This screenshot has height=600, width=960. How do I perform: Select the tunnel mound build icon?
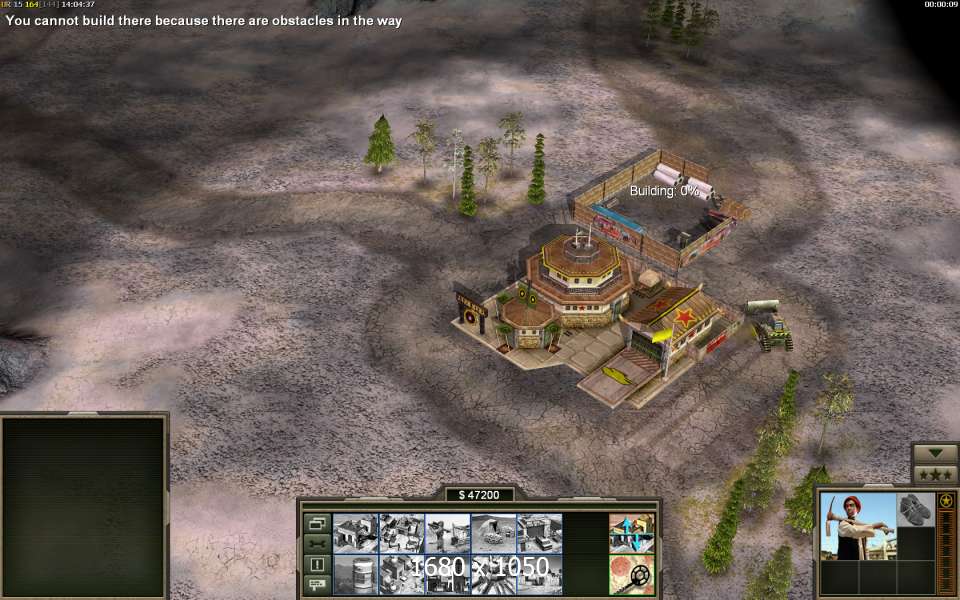[x=493, y=533]
